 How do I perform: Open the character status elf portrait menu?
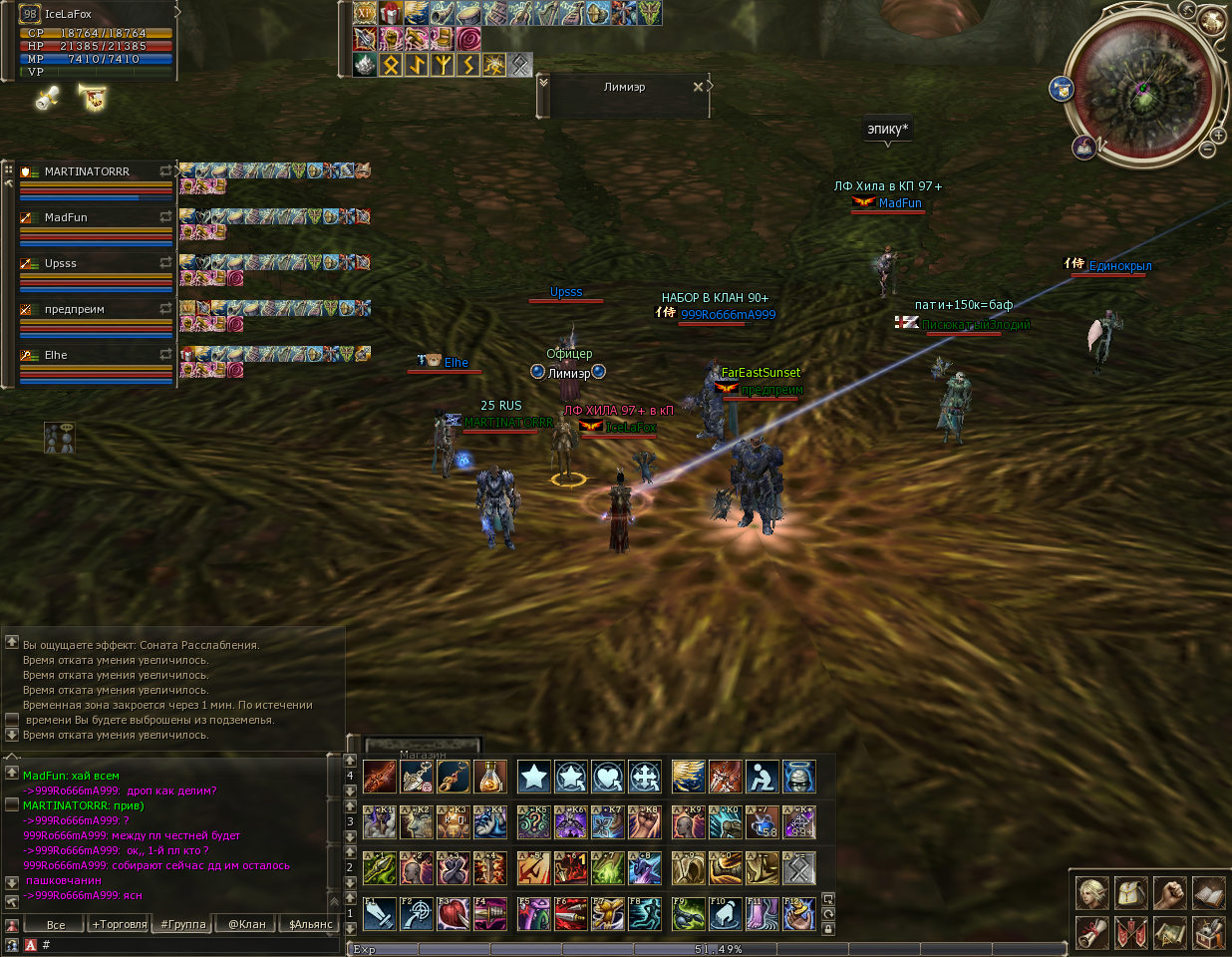coord(1092,893)
